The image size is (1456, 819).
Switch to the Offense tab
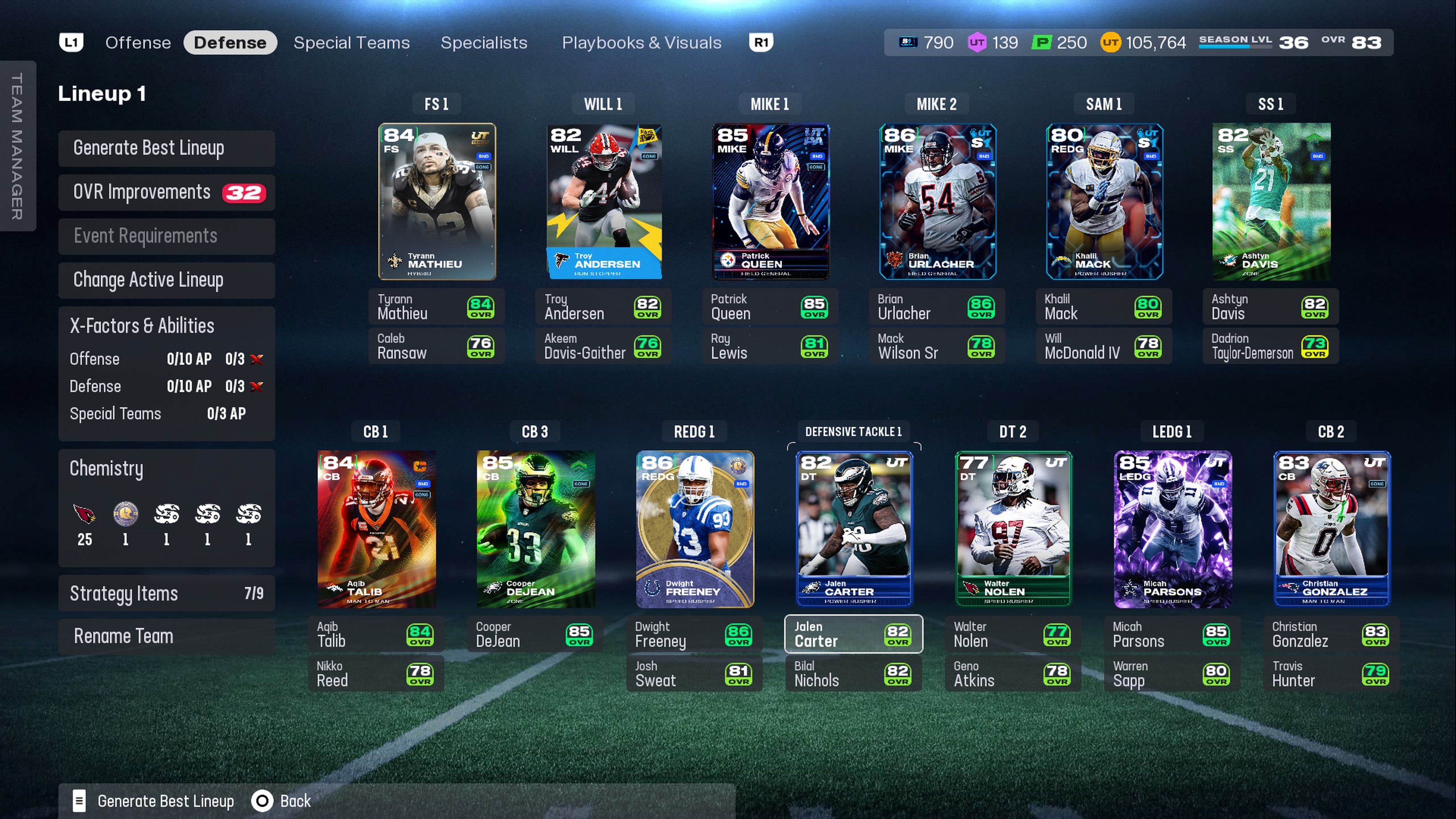[x=138, y=42]
